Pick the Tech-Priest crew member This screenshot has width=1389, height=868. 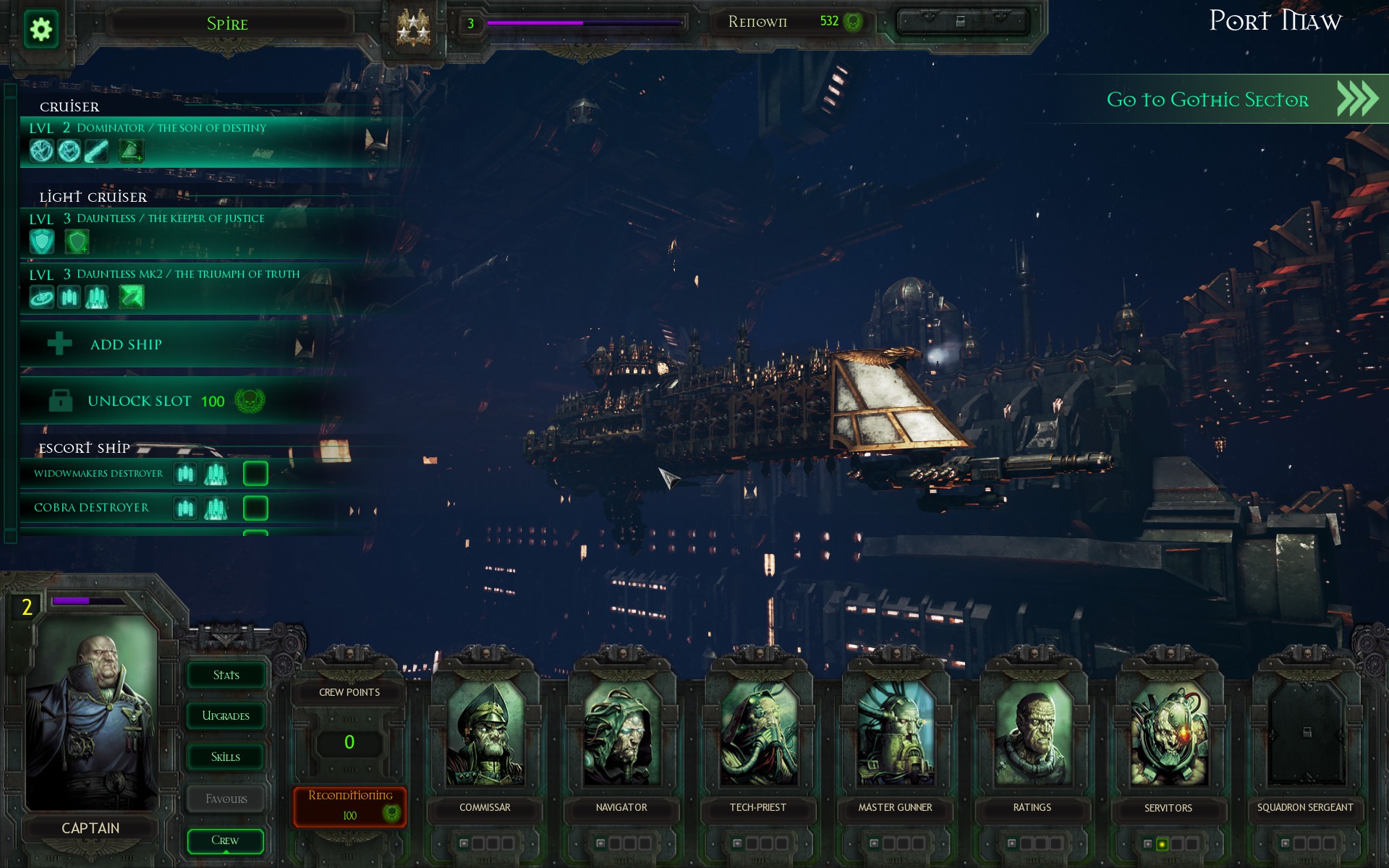coord(758,734)
